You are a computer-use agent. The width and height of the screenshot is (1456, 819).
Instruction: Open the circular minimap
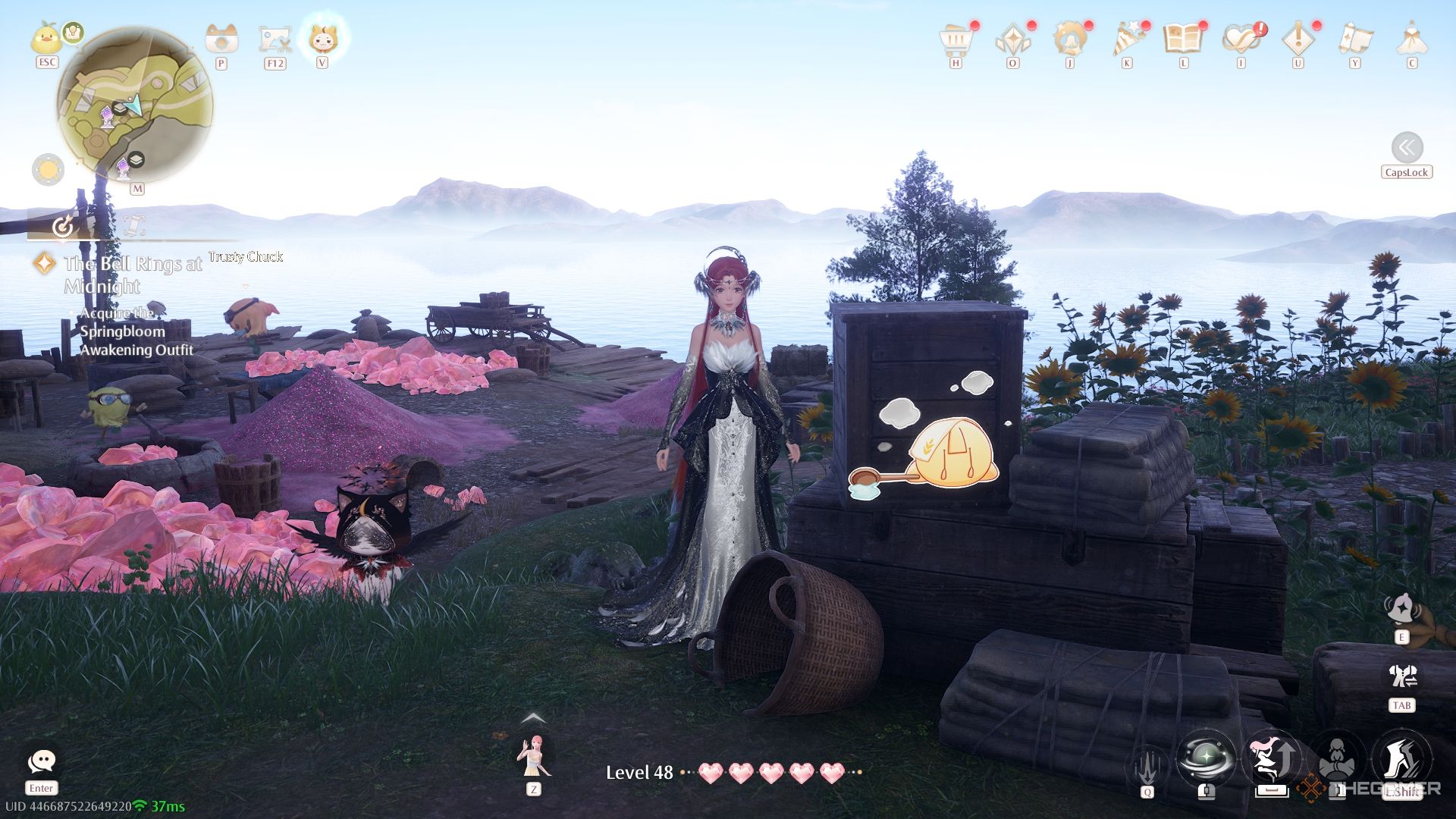(x=135, y=104)
